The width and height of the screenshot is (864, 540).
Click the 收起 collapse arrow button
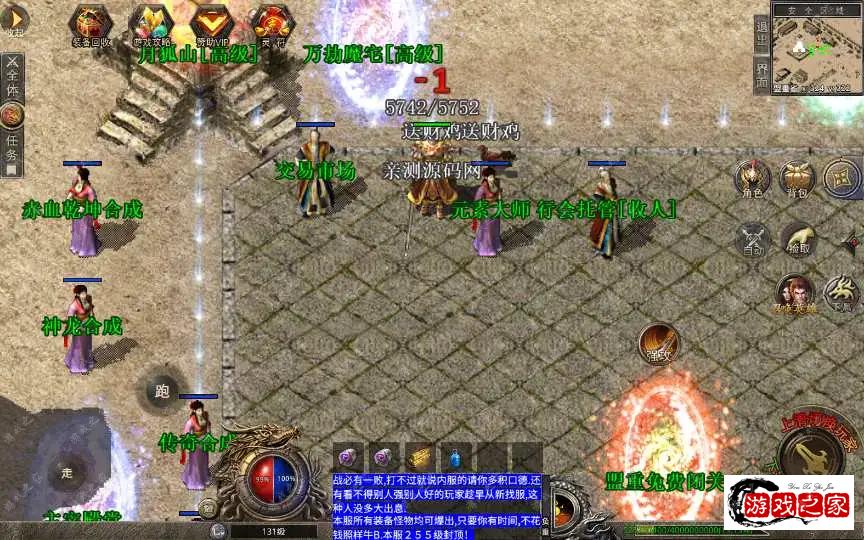coord(13,20)
